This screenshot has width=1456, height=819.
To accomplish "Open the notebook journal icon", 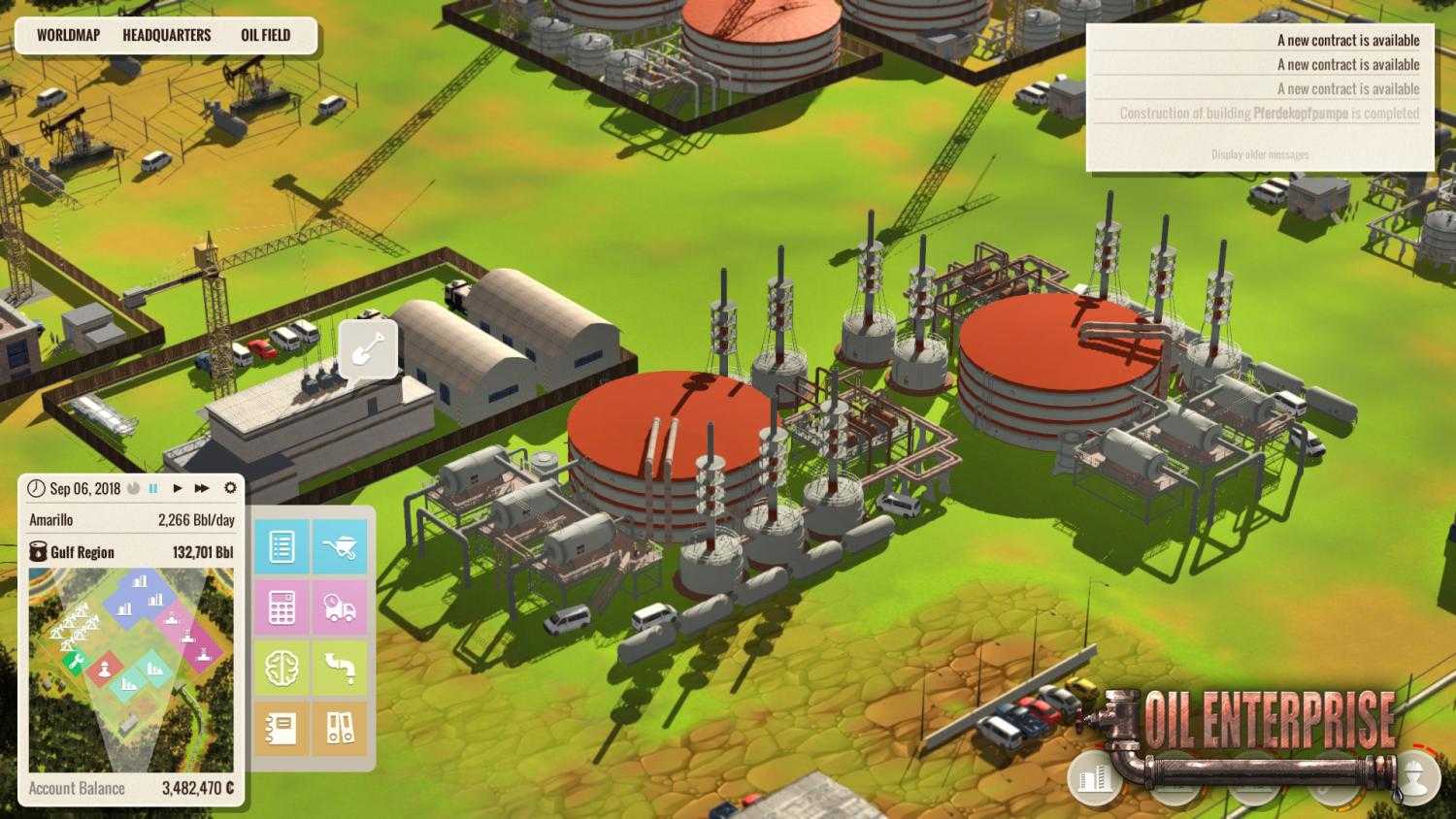I will pos(281,726).
